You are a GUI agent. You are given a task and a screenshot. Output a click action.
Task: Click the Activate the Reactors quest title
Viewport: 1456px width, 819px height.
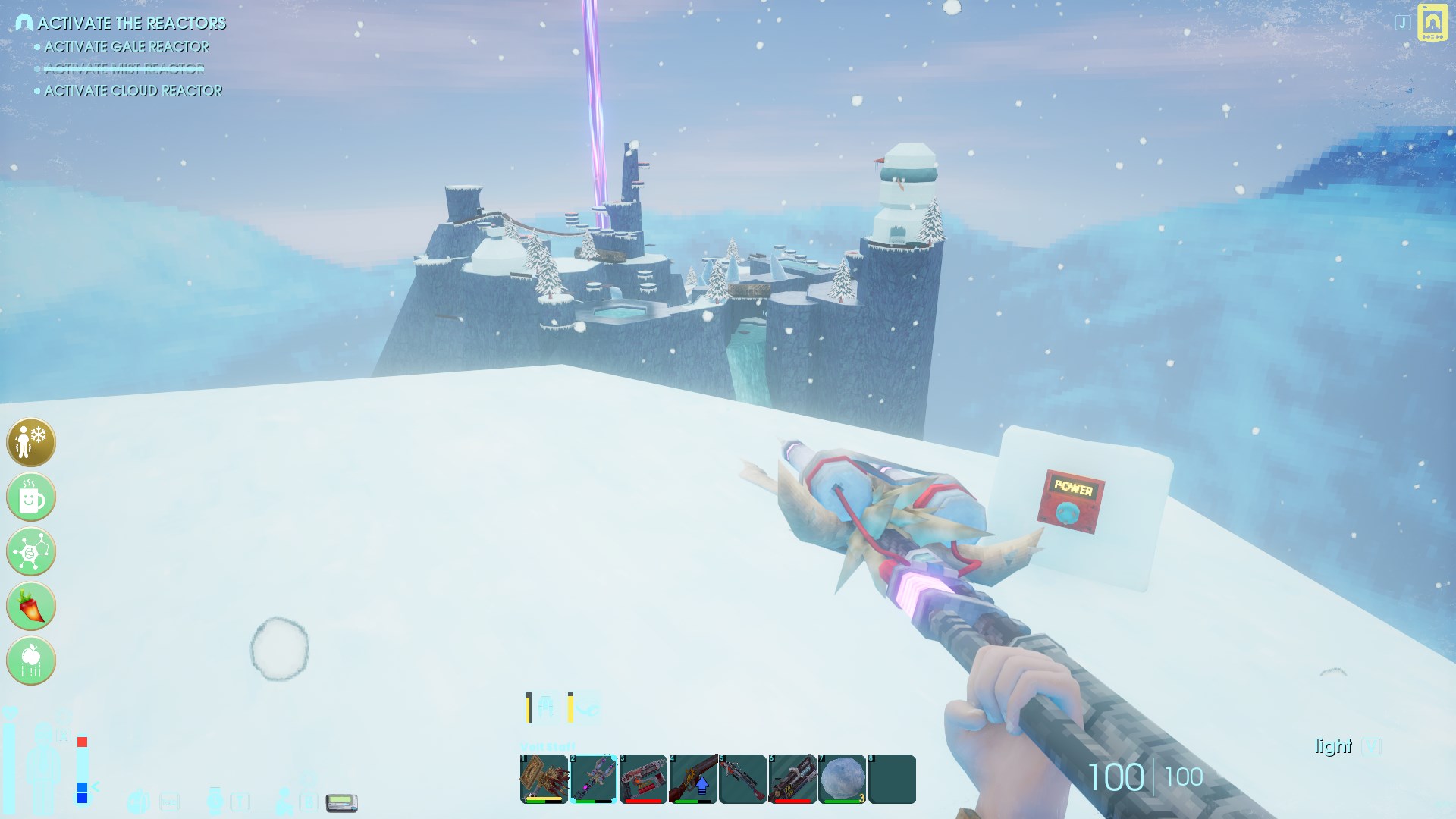(x=131, y=24)
